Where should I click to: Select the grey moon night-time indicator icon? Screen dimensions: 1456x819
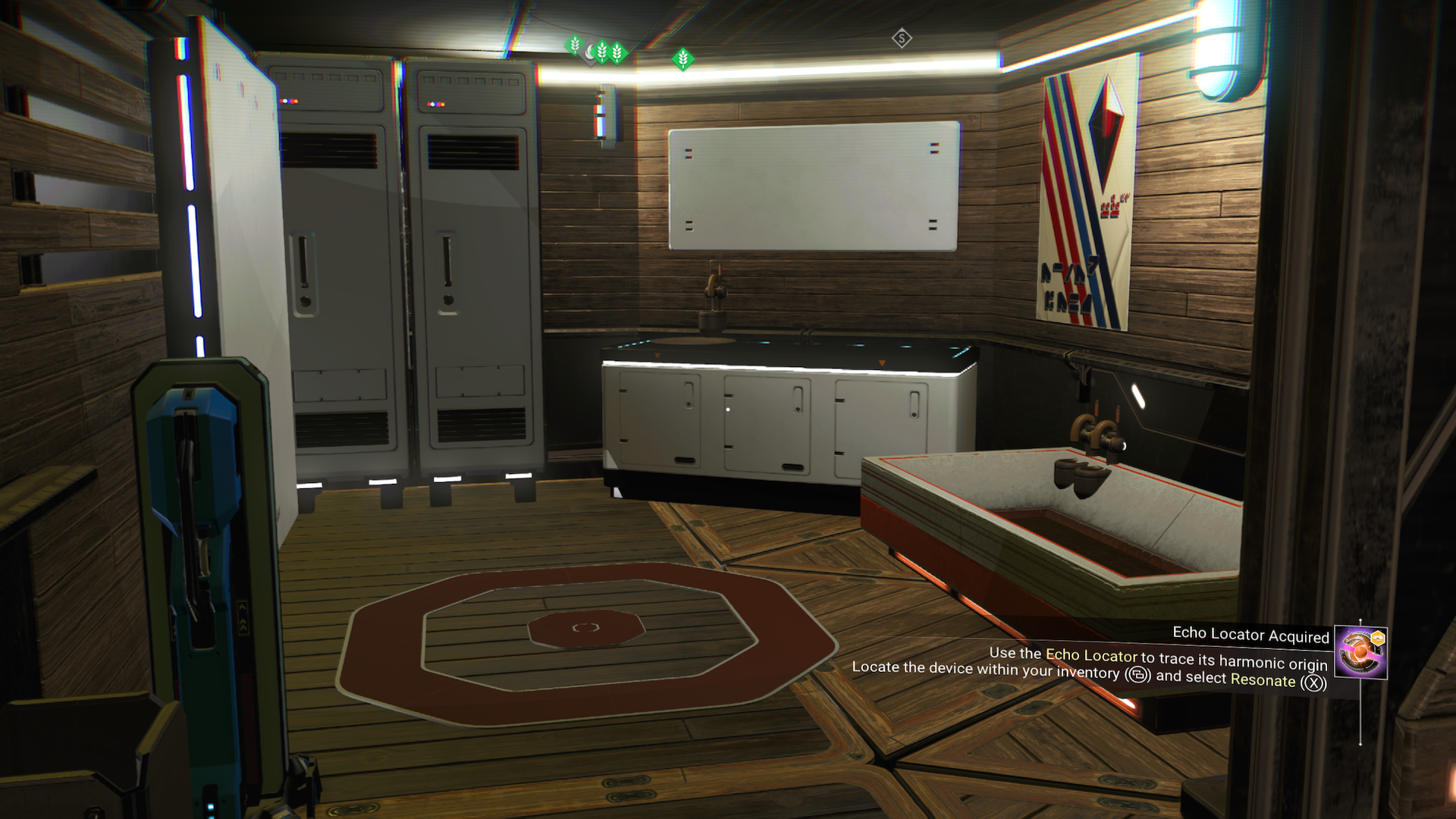[x=590, y=52]
